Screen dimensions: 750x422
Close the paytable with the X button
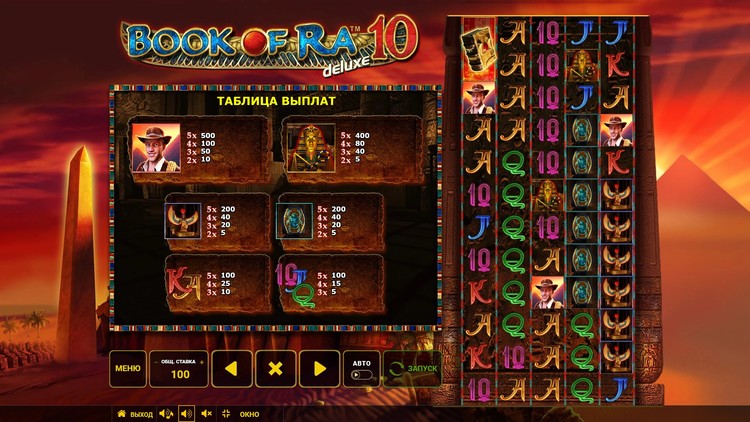(x=275, y=368)
